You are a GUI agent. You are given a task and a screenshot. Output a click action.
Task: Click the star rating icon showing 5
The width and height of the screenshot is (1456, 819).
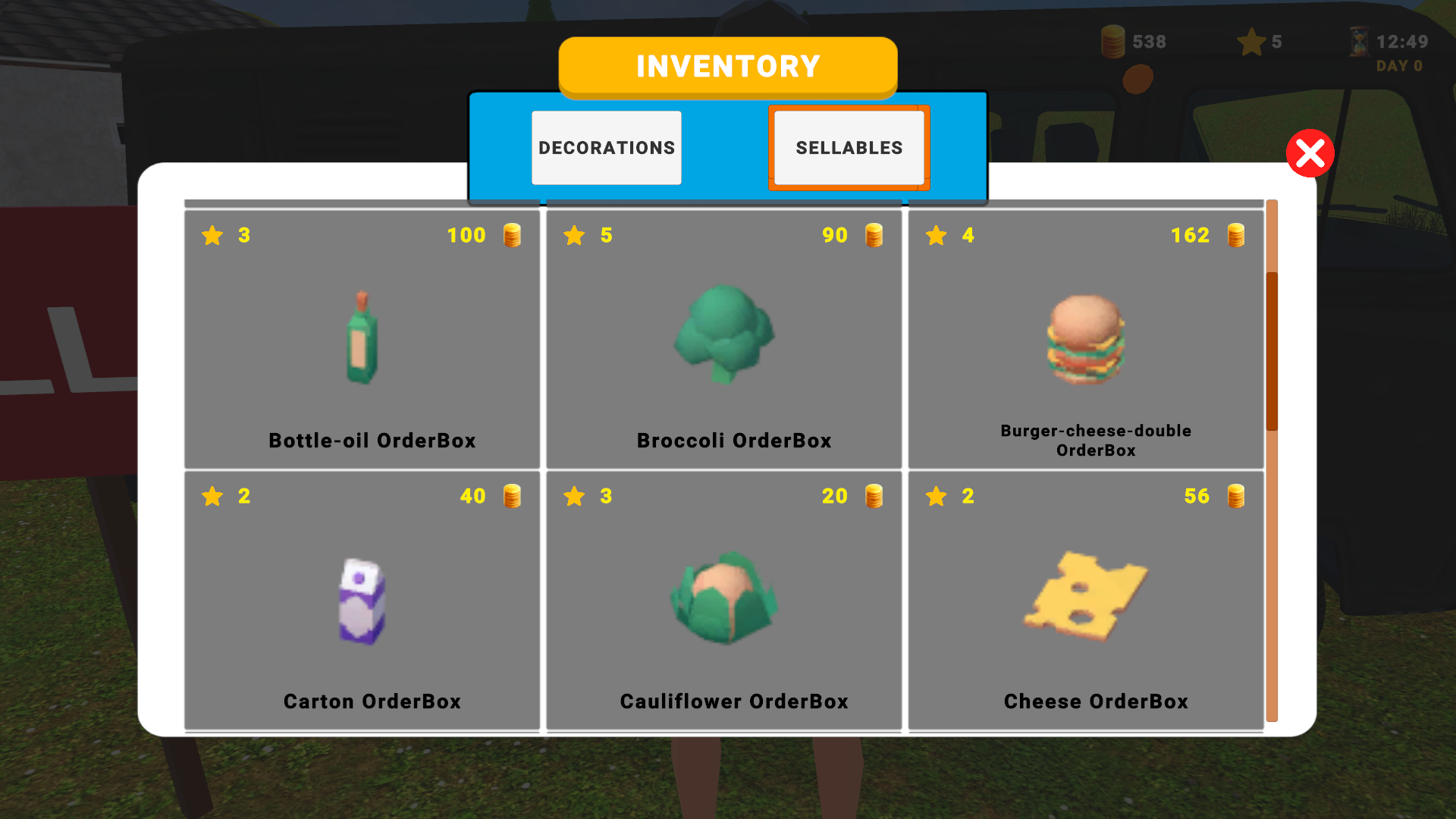pos(1251,42)
